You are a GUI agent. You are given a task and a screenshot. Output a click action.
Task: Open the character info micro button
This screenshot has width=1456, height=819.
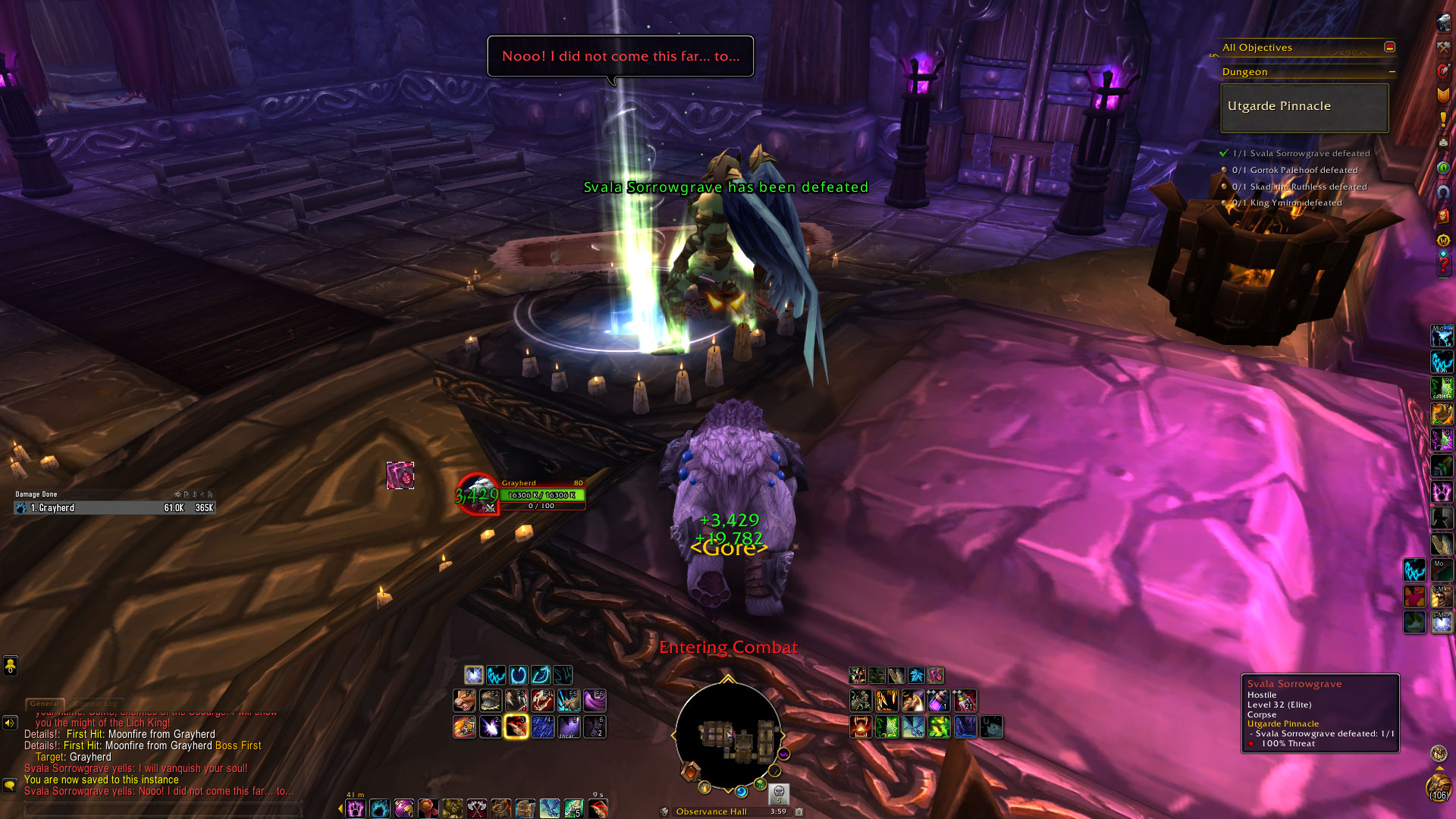[x=1443, y=24]
